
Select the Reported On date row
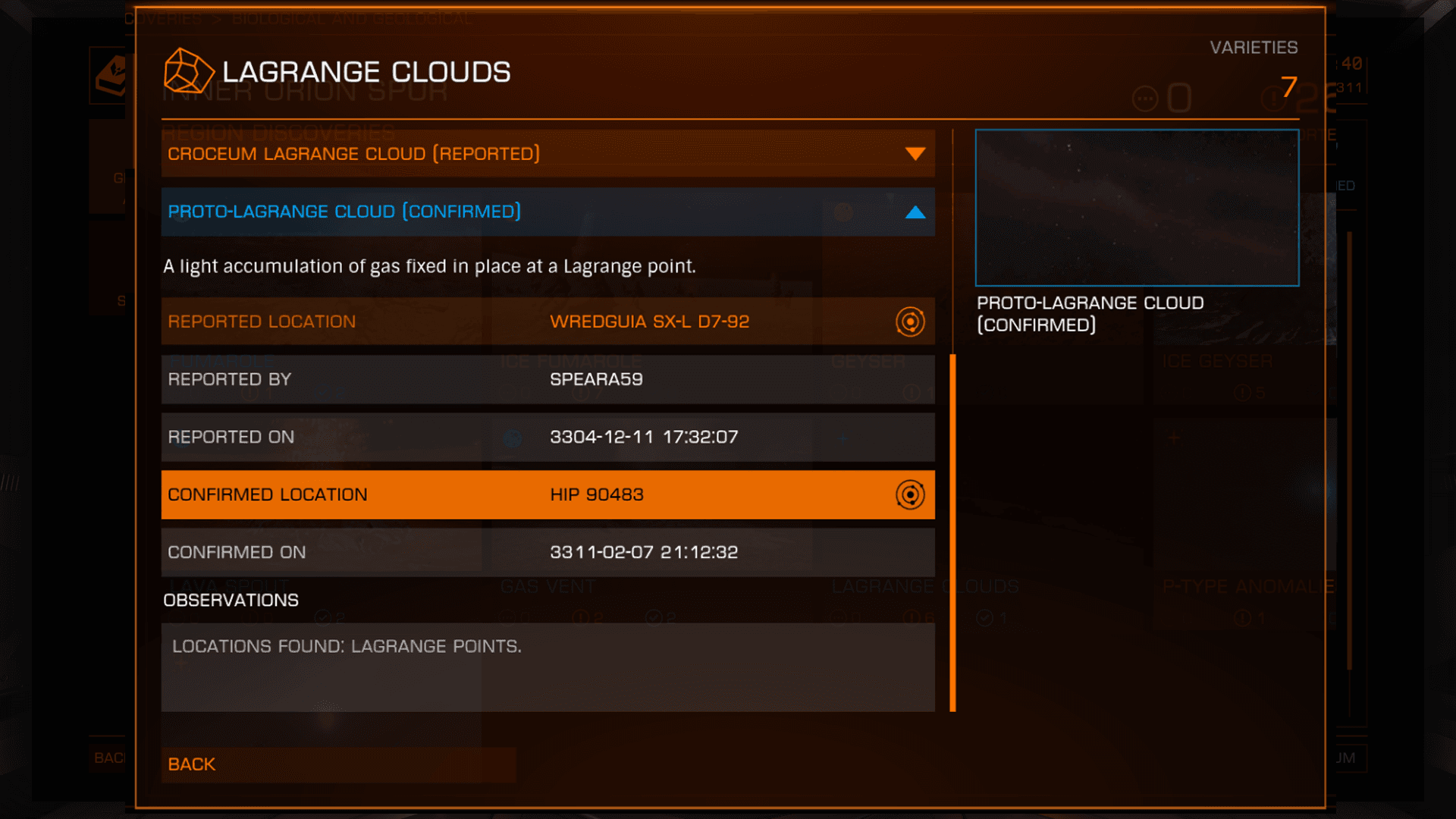(x=548, y=437)
